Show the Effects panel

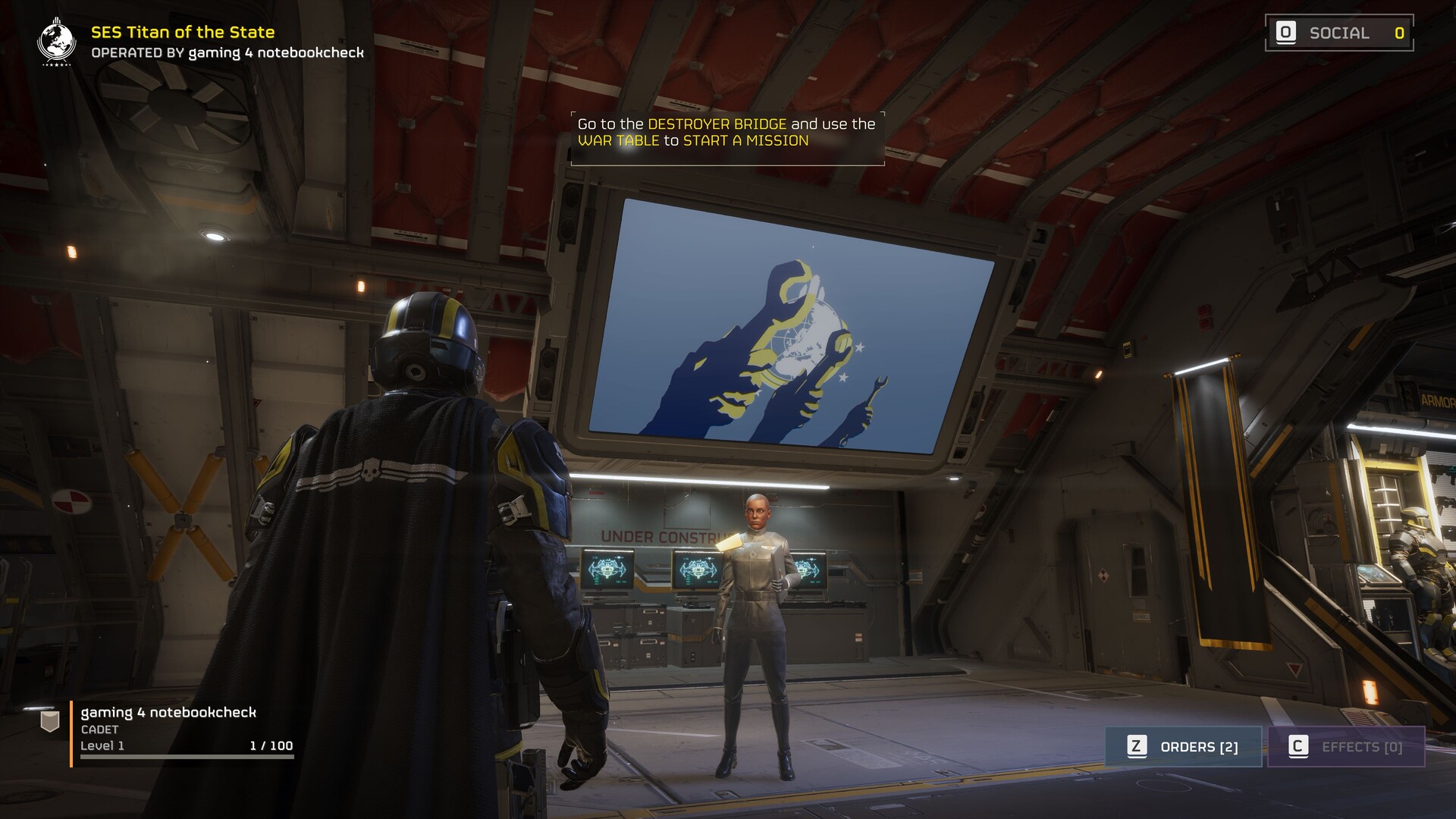point(1346,747)
